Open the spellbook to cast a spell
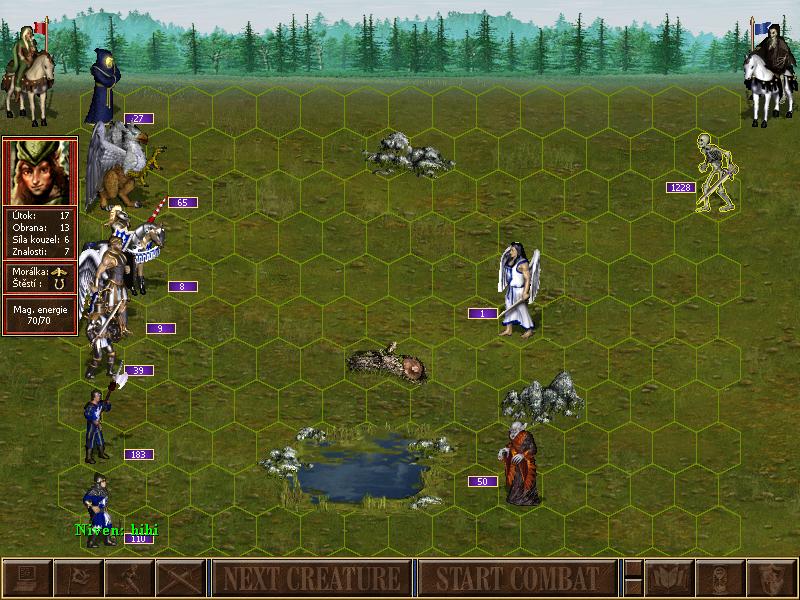This screenshot has height=600, width=800. tap(668, 578)
